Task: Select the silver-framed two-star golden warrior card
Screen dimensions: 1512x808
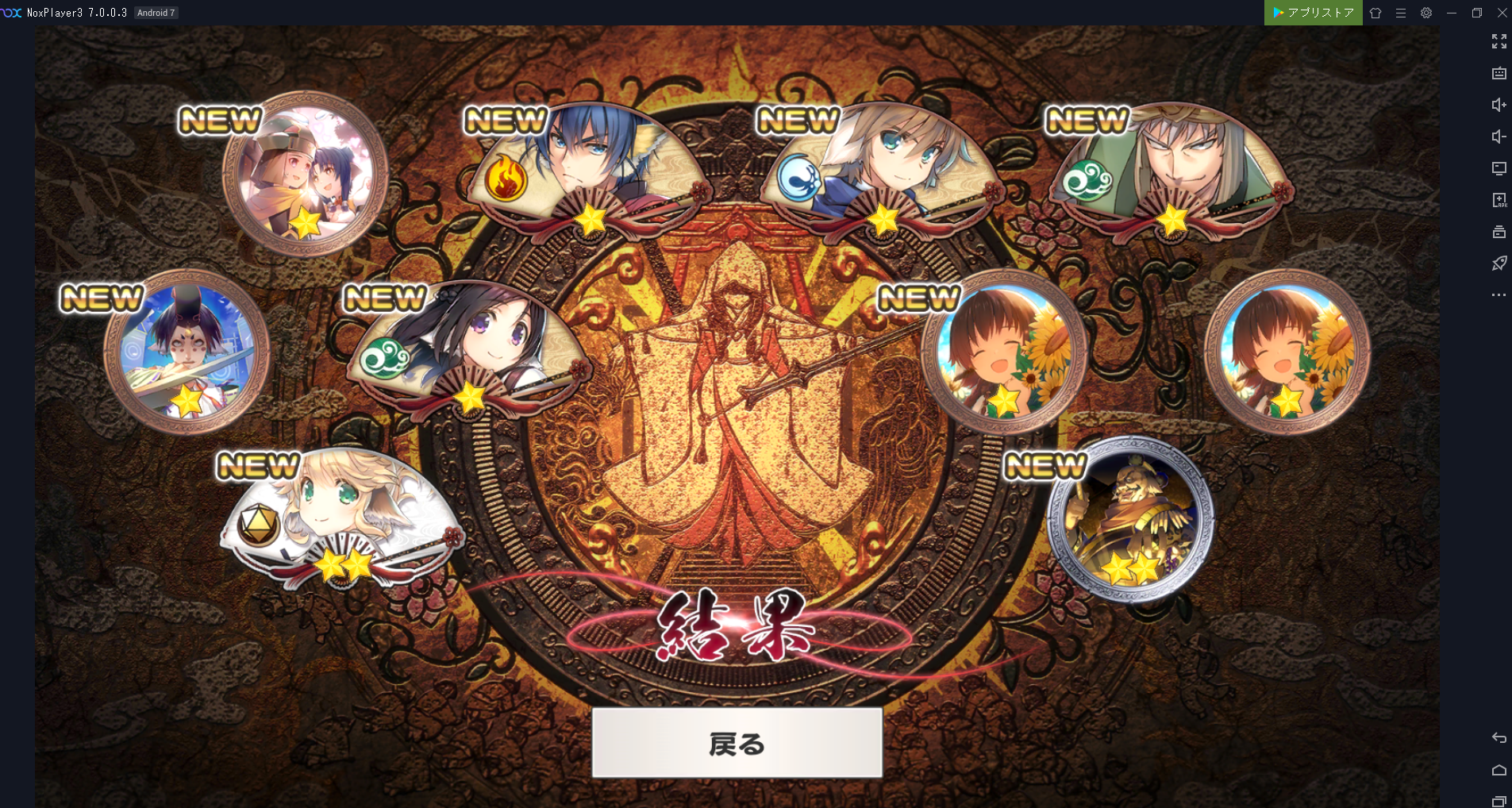Action: pos(1130,520)
